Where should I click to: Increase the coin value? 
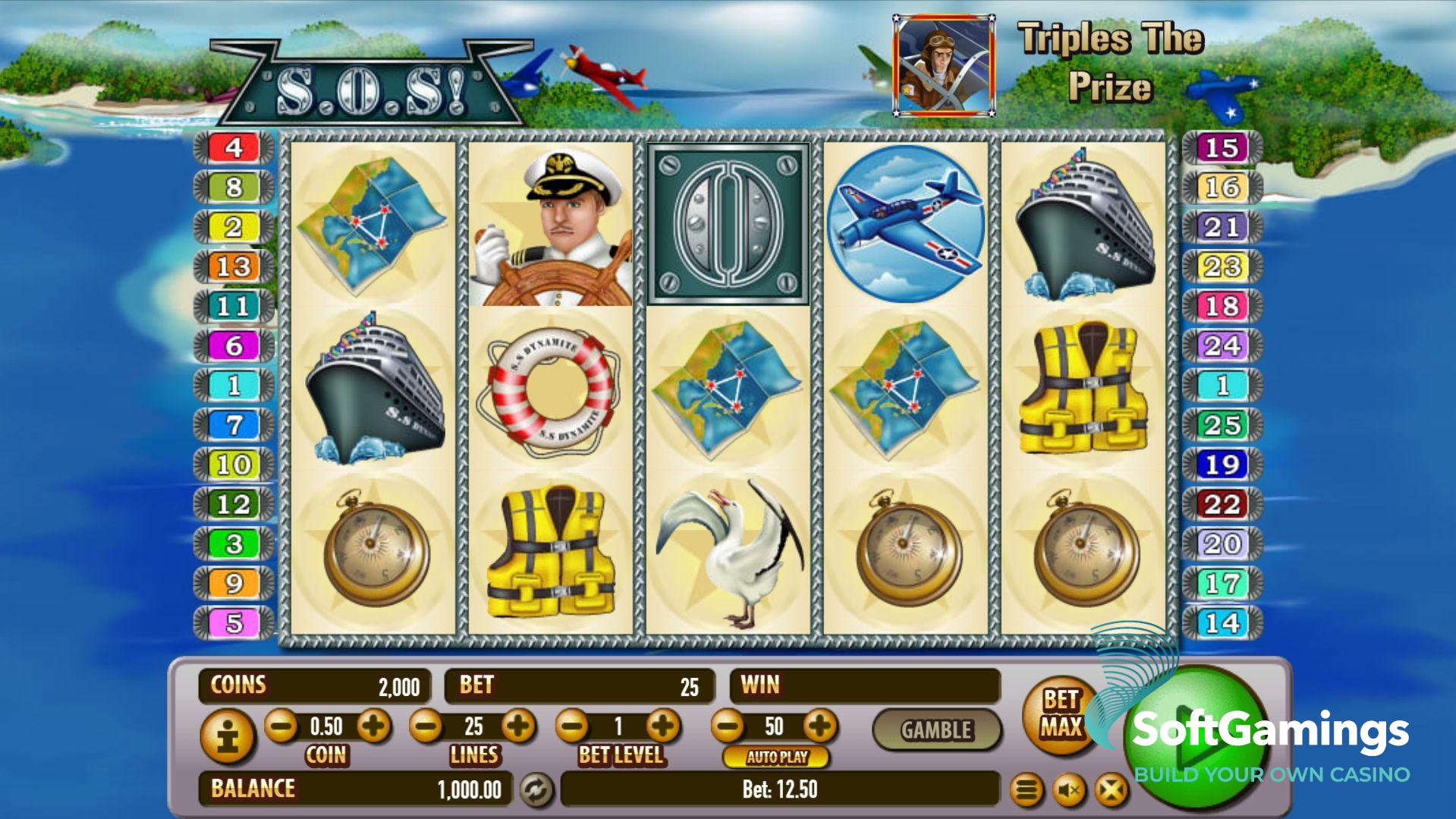[373, 726]
